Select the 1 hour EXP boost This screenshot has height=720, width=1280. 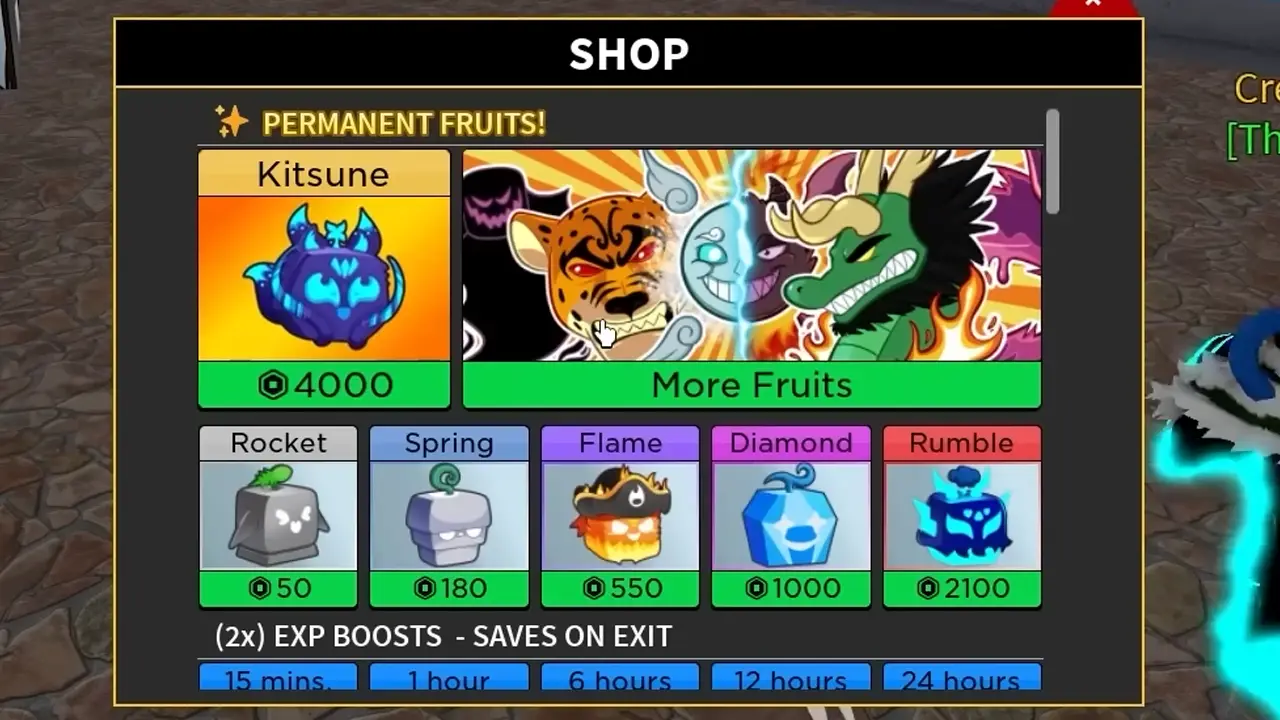coord(448,680)
